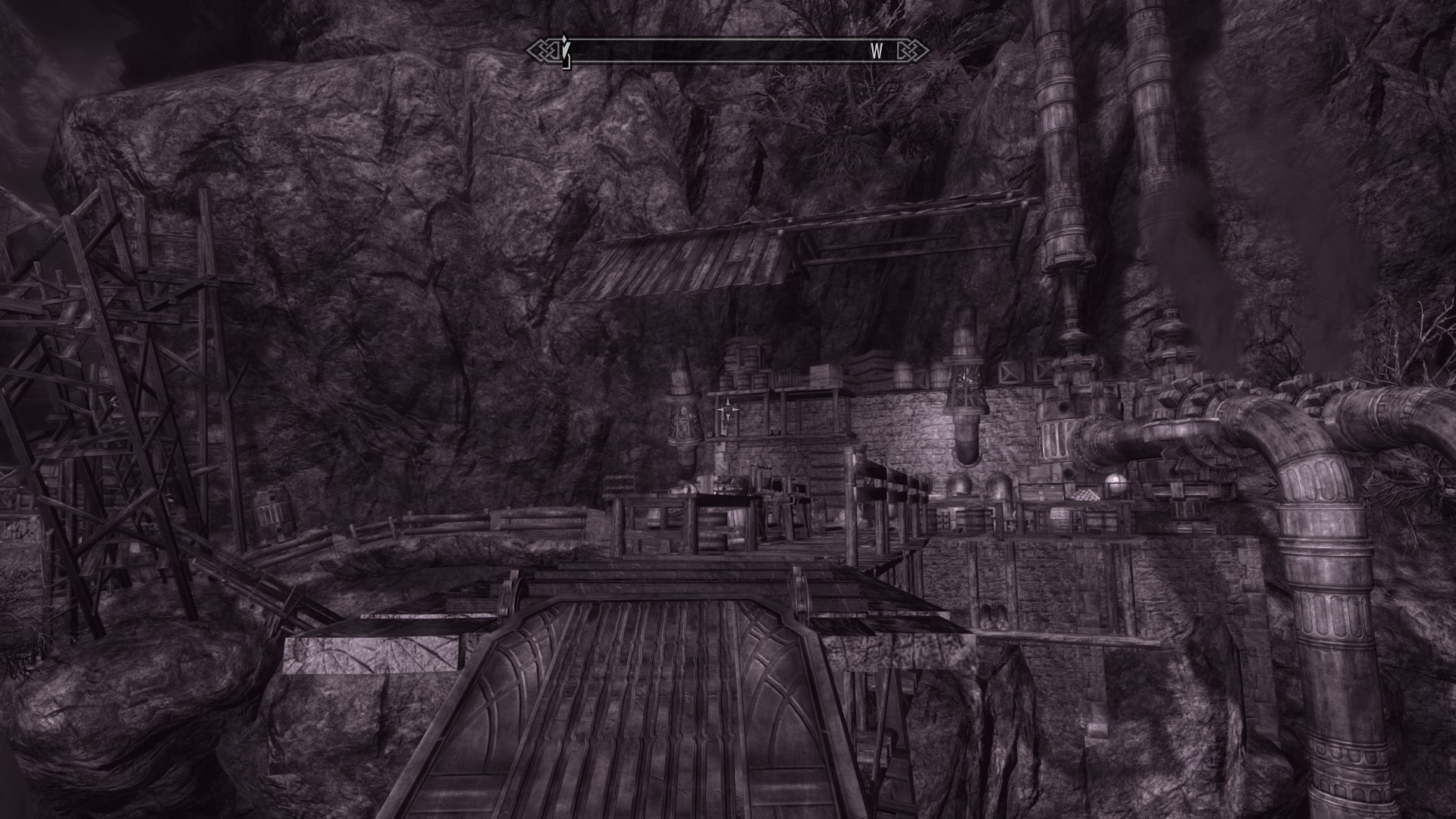Click the compass bar at top
The height and width of the screenshot is (819, 1456).
tap(728, 51)
